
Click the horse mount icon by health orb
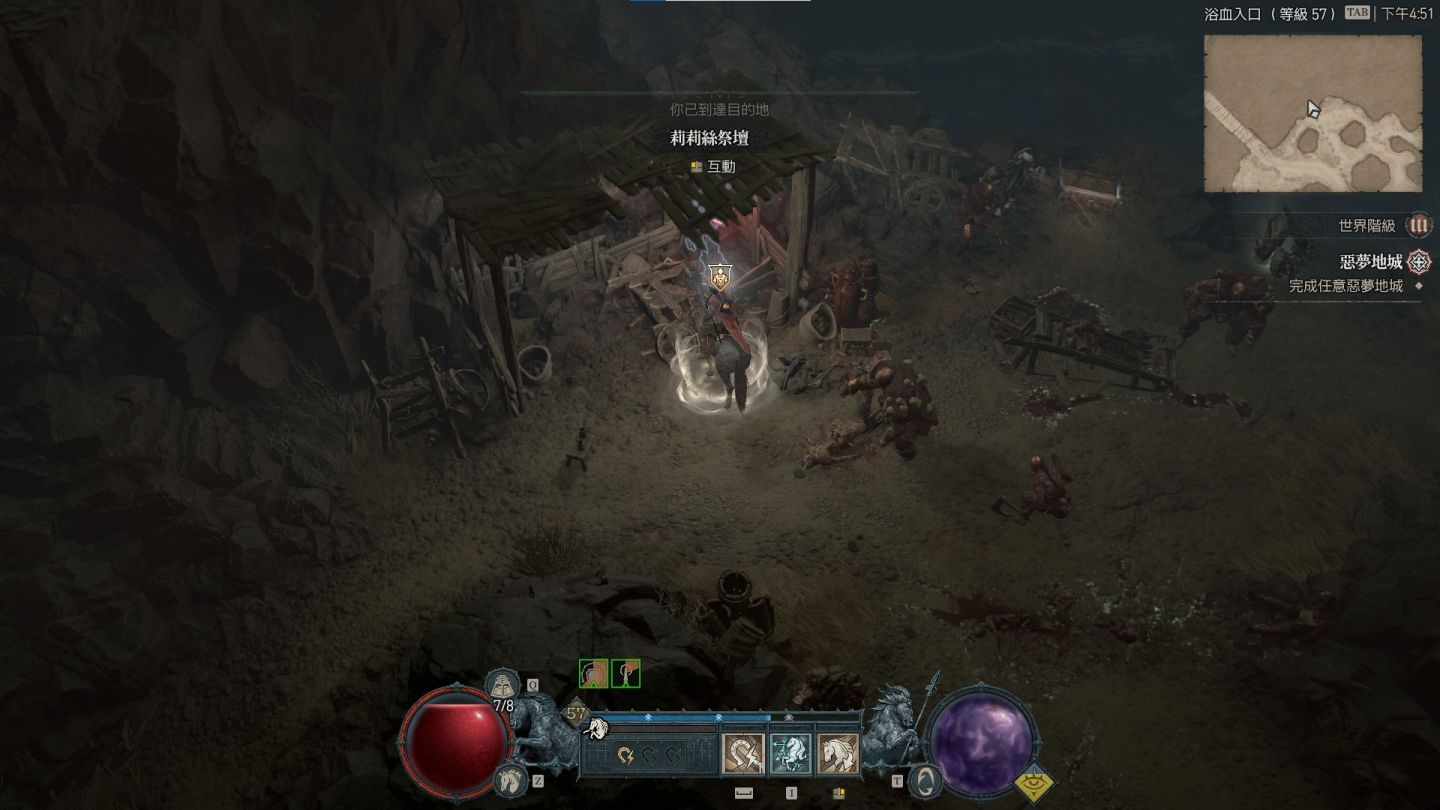click(x=510, y=778)
